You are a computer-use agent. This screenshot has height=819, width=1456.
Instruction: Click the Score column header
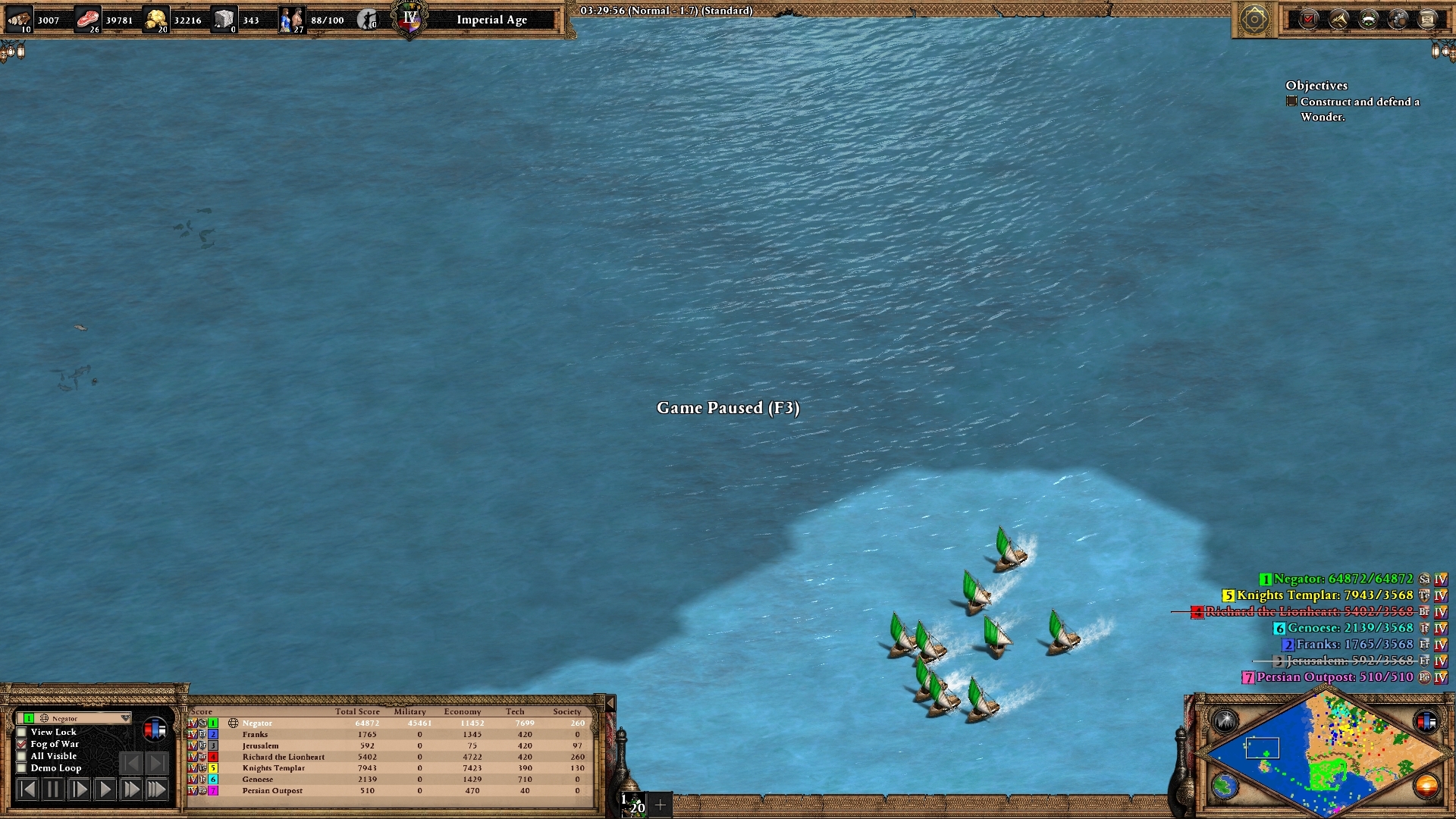tap(199, 711)
